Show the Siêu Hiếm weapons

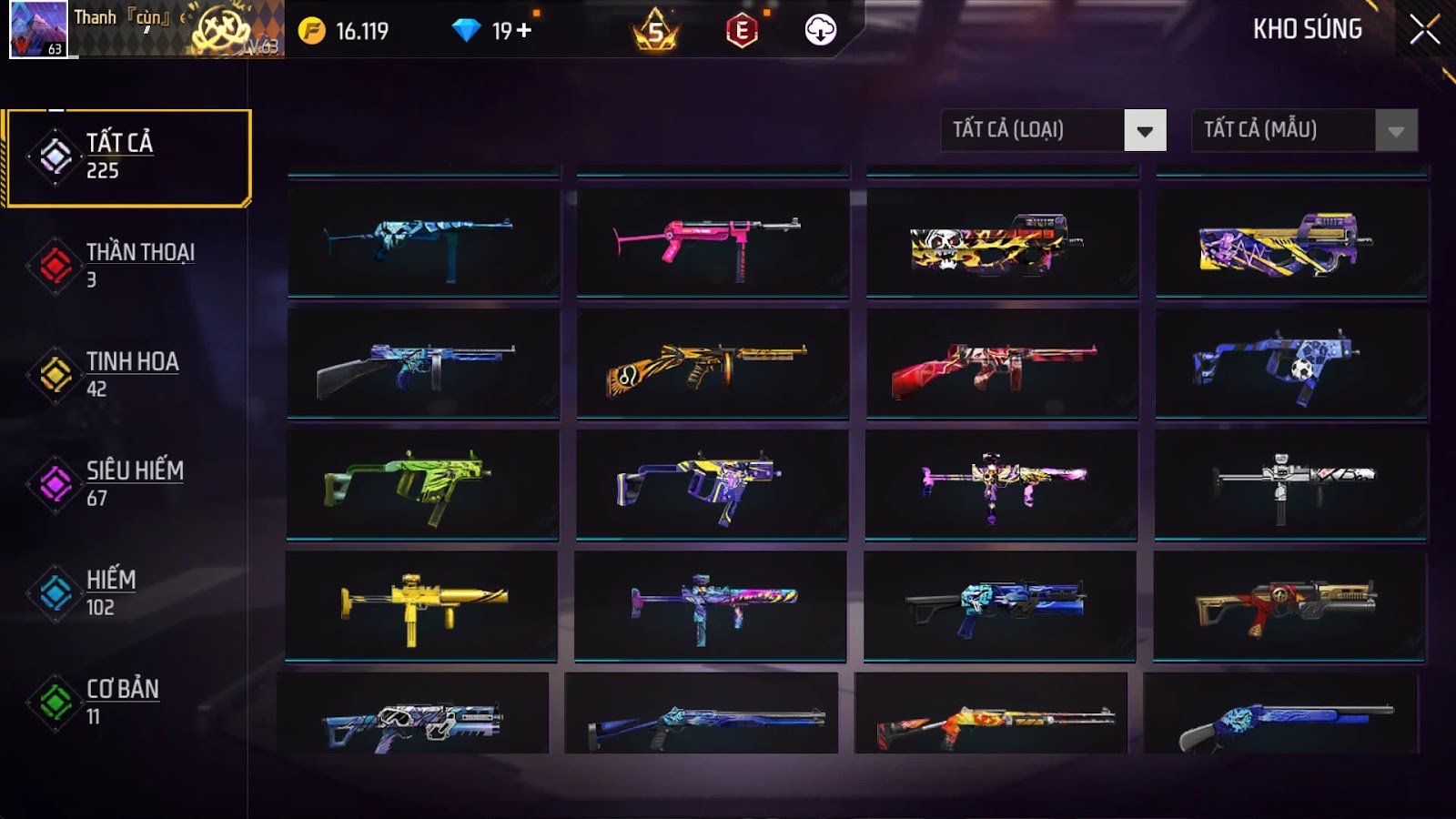point(128,483)
